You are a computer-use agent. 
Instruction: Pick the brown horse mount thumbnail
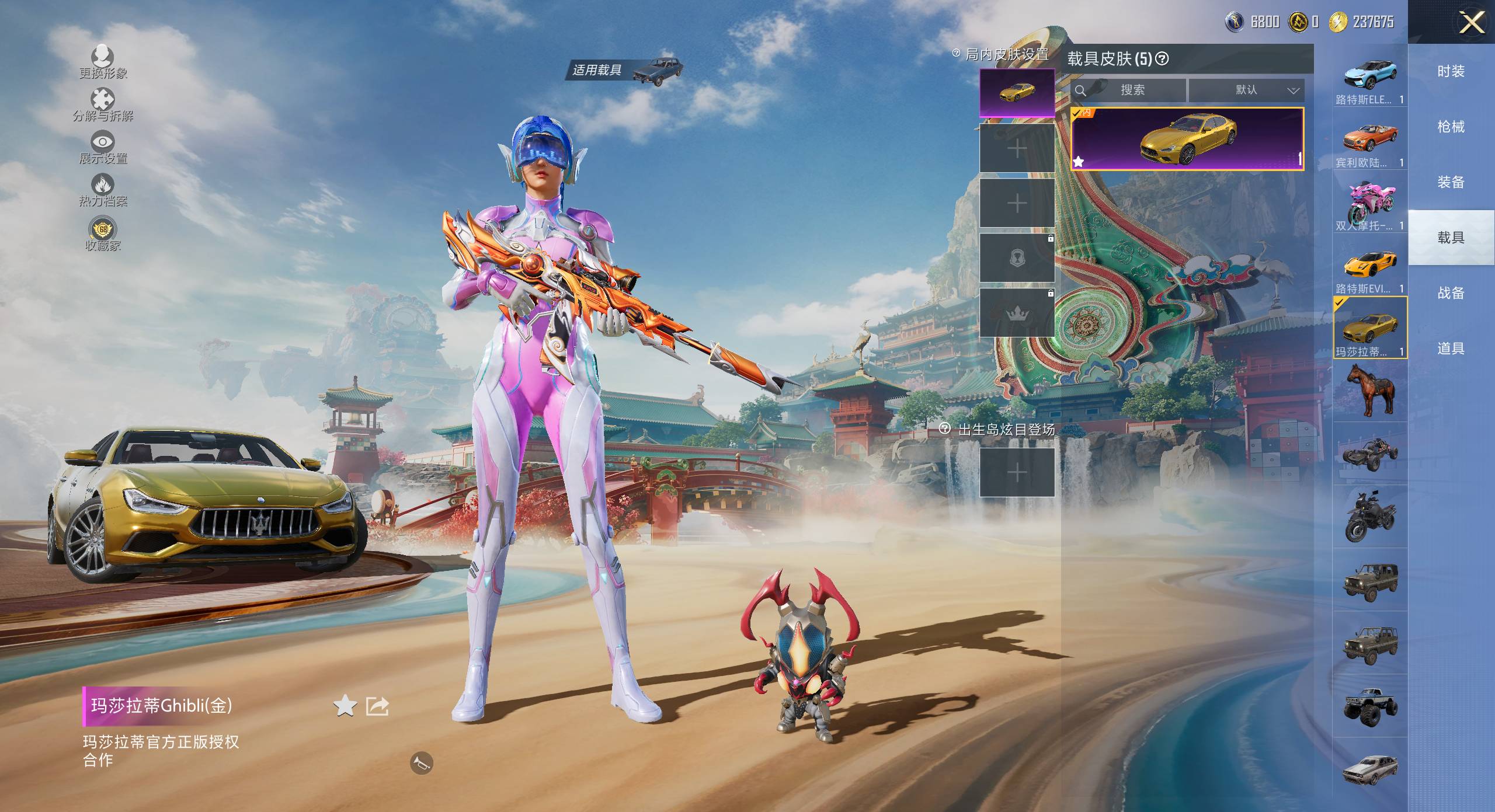(x=1369, y=390)
